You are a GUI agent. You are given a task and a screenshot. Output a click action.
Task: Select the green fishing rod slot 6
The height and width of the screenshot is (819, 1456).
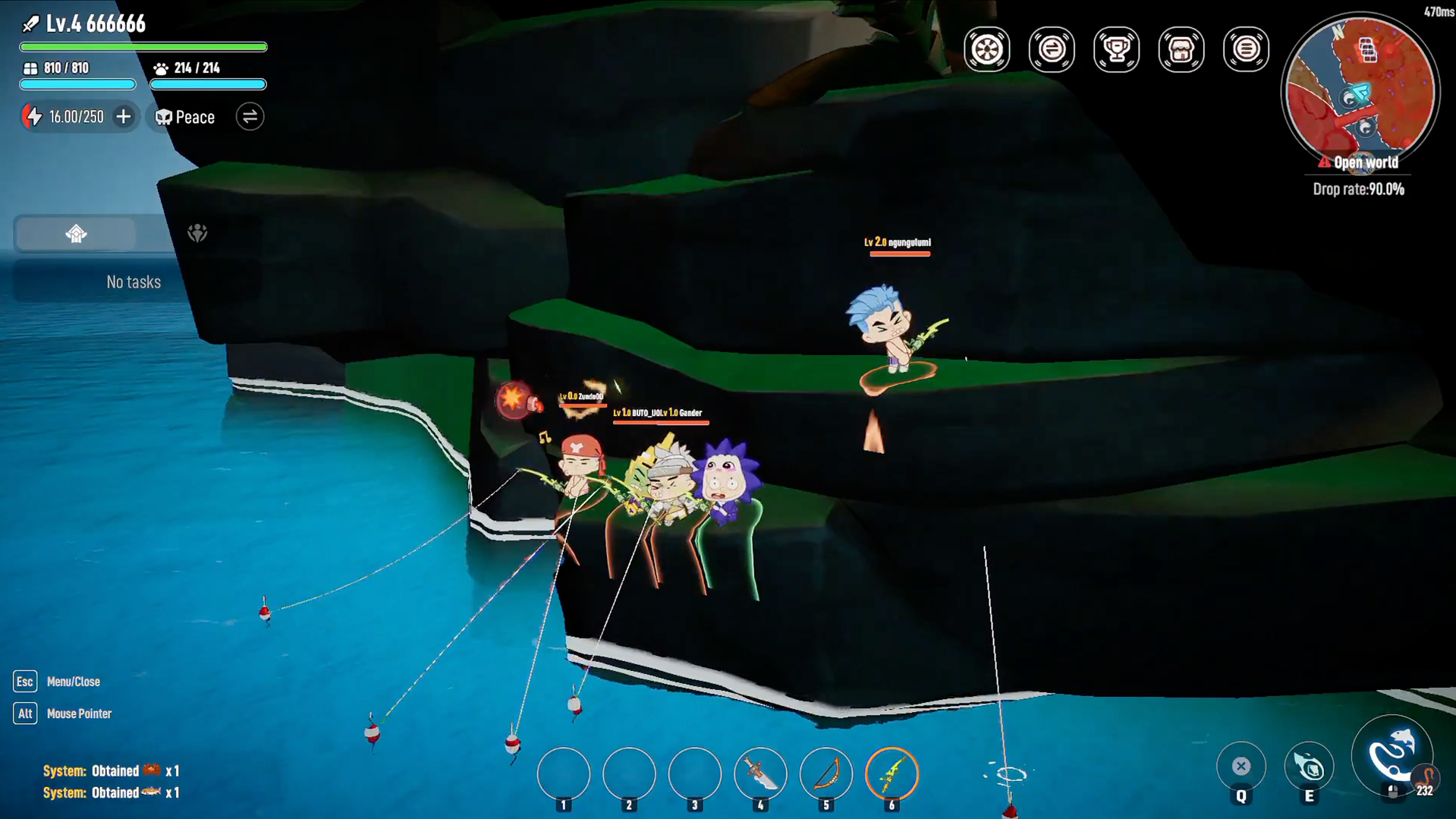coord(892,774)
